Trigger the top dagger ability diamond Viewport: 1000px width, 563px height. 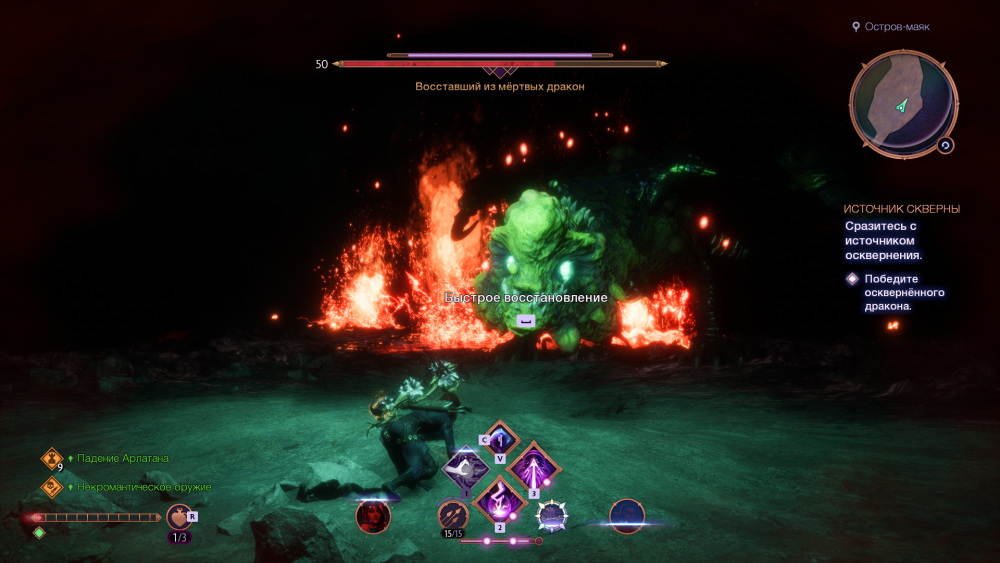click(x=500, y=439)
